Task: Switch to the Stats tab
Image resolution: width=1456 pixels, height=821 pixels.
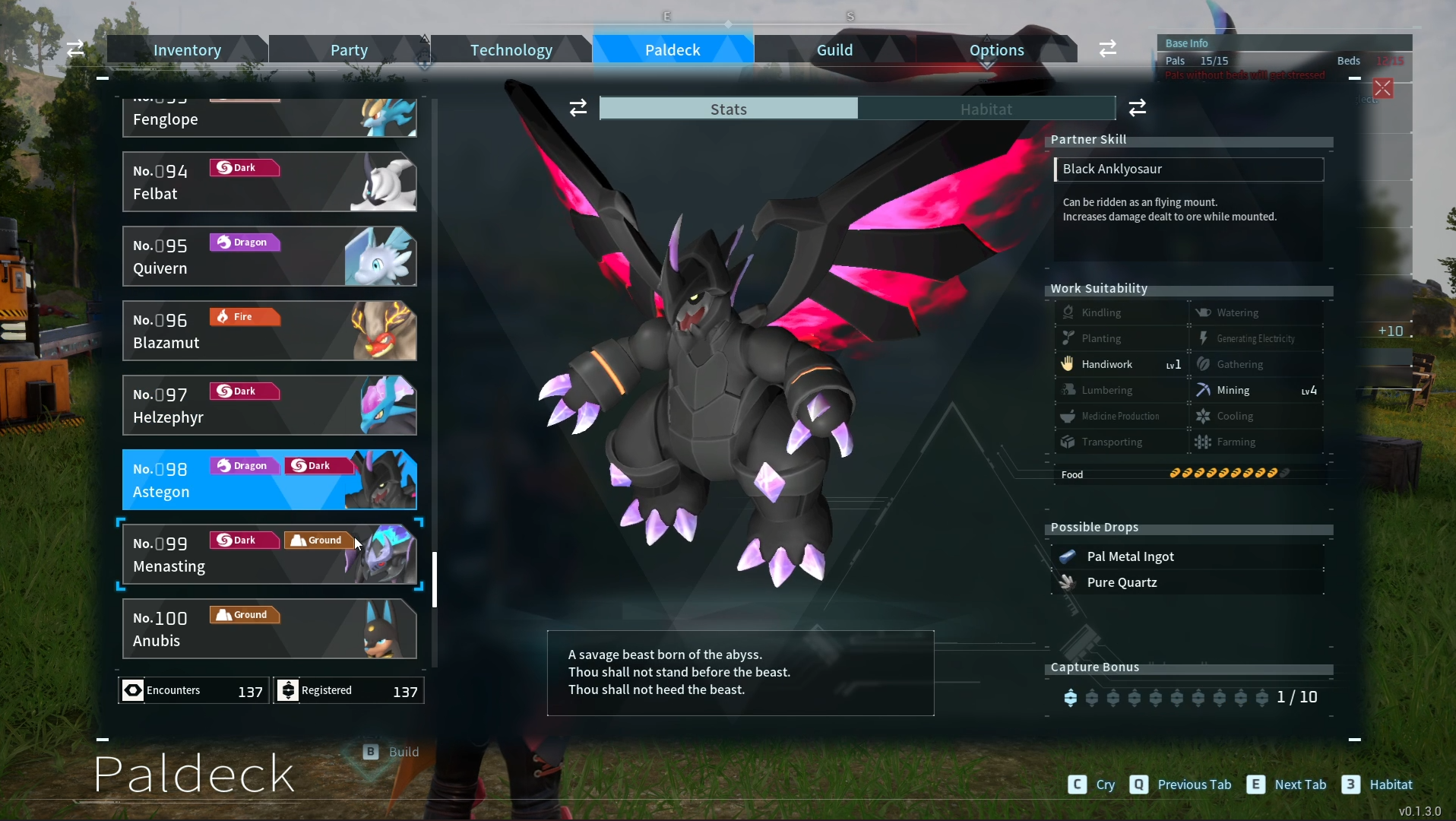Action: coord(727,109)
